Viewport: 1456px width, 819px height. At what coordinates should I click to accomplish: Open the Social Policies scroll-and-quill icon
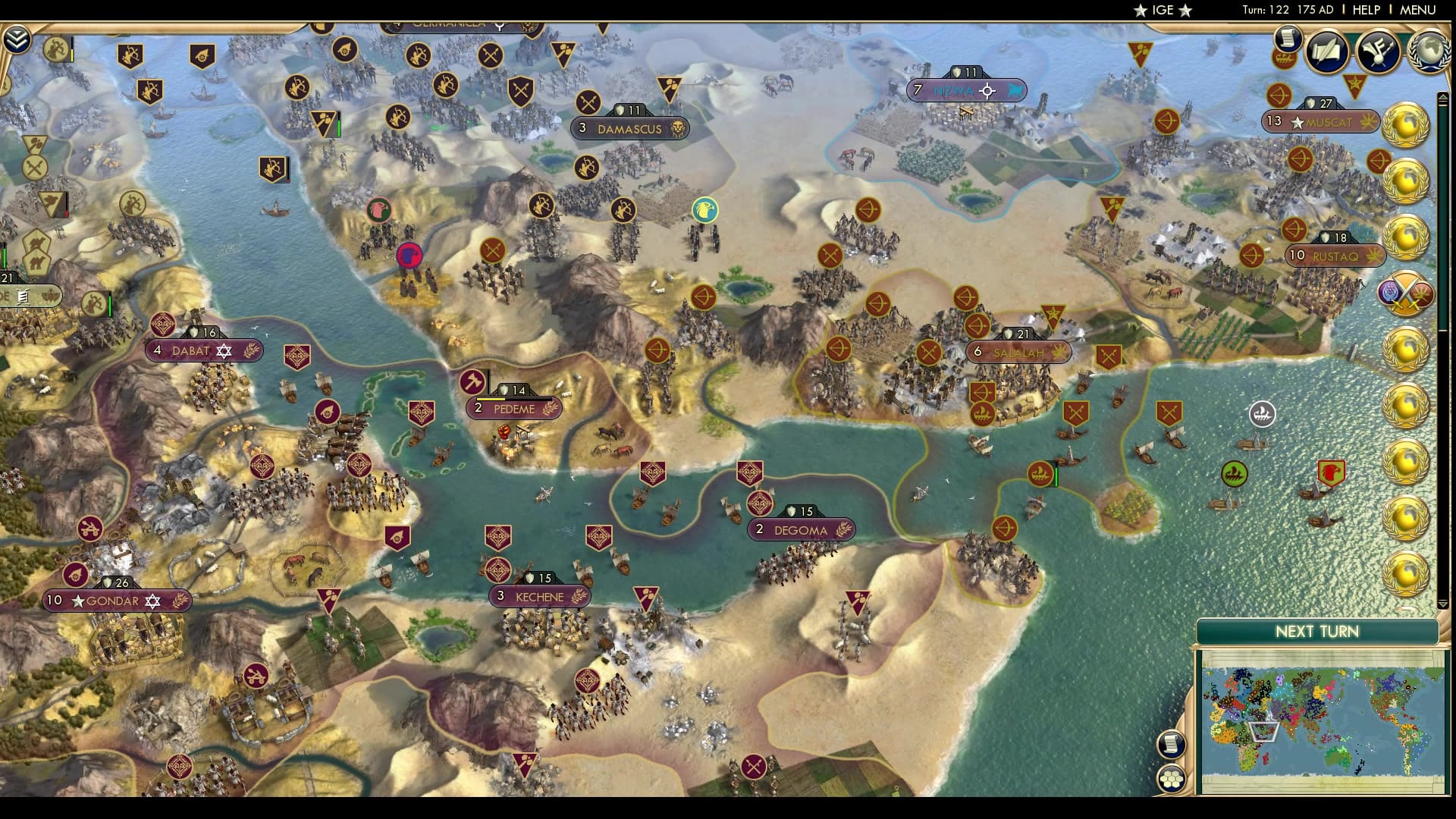(1327, 52)
